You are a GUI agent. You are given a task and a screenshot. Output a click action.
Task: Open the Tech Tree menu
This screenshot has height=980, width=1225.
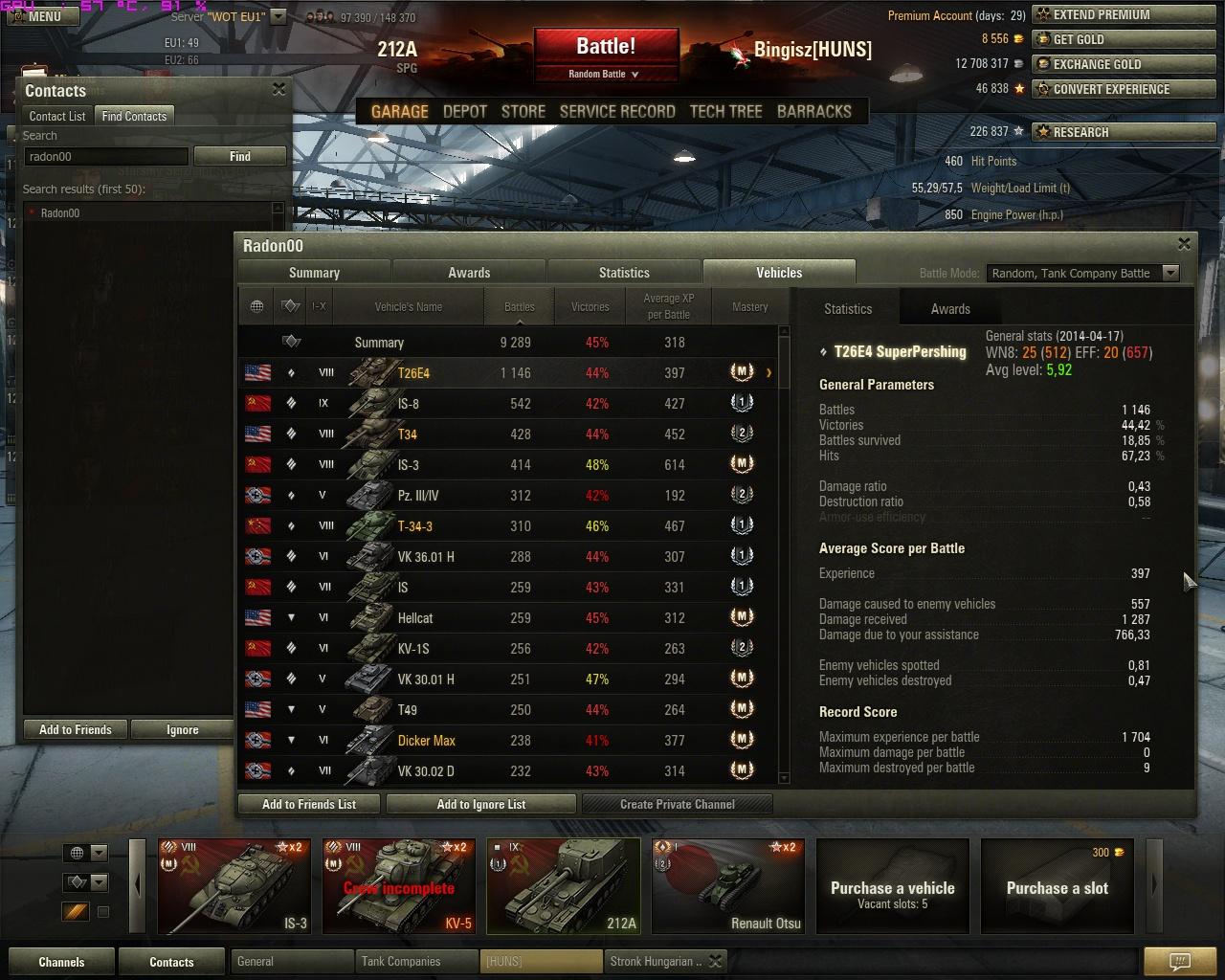(x=725, y=111)
